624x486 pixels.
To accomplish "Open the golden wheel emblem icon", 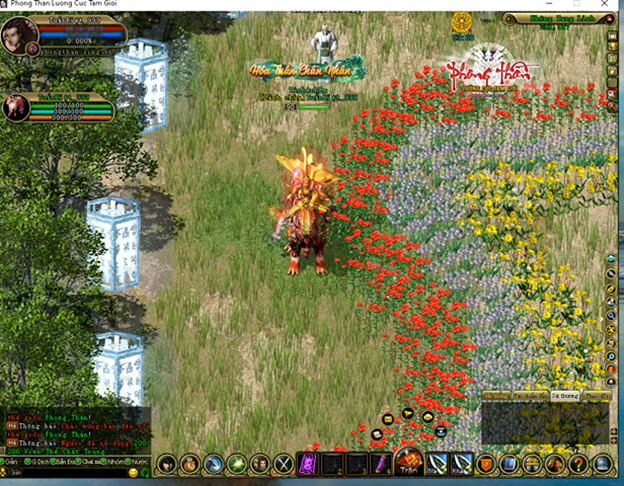I will [461, 21].
